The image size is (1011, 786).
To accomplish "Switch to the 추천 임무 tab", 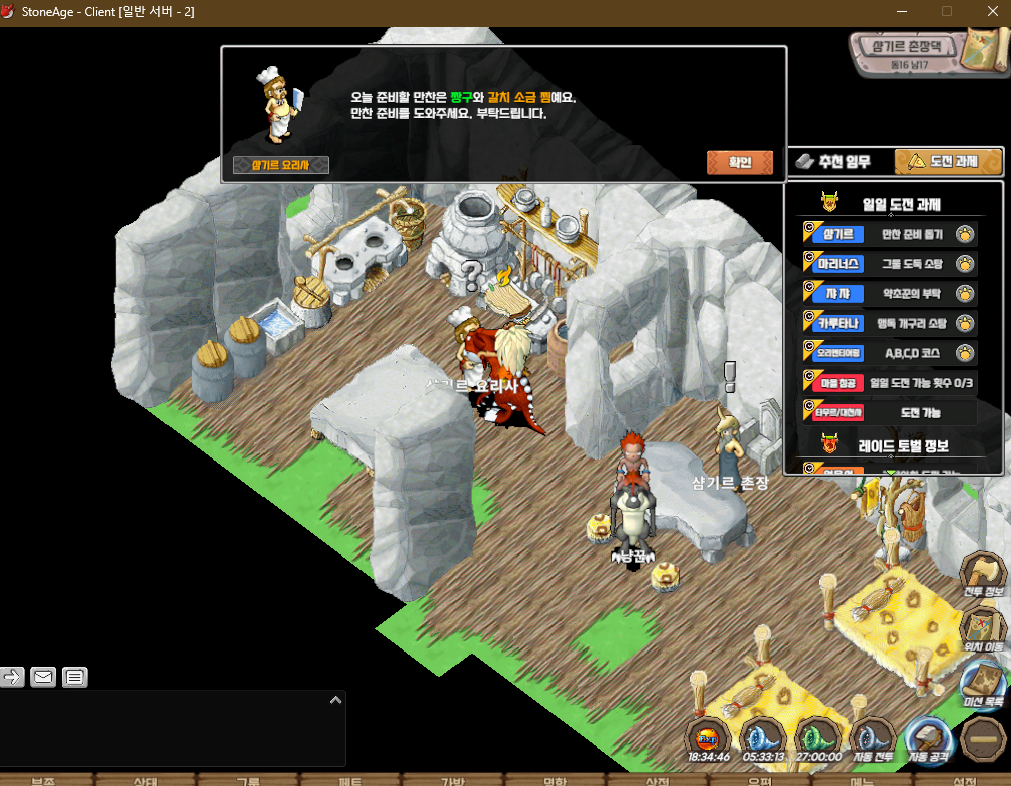I will (834, 161).
